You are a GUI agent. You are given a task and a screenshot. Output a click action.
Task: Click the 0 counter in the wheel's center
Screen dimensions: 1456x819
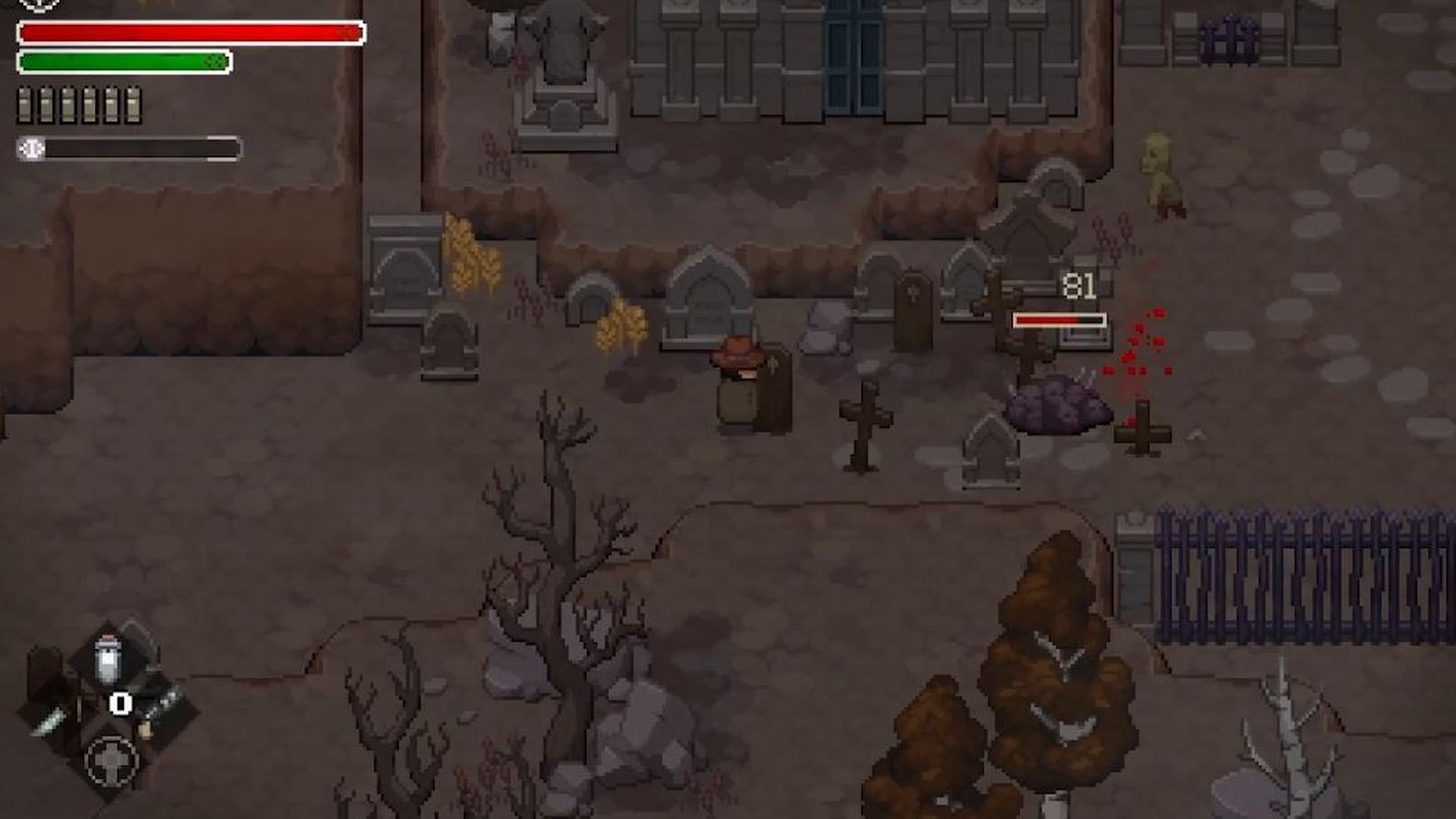click(120, 704)
